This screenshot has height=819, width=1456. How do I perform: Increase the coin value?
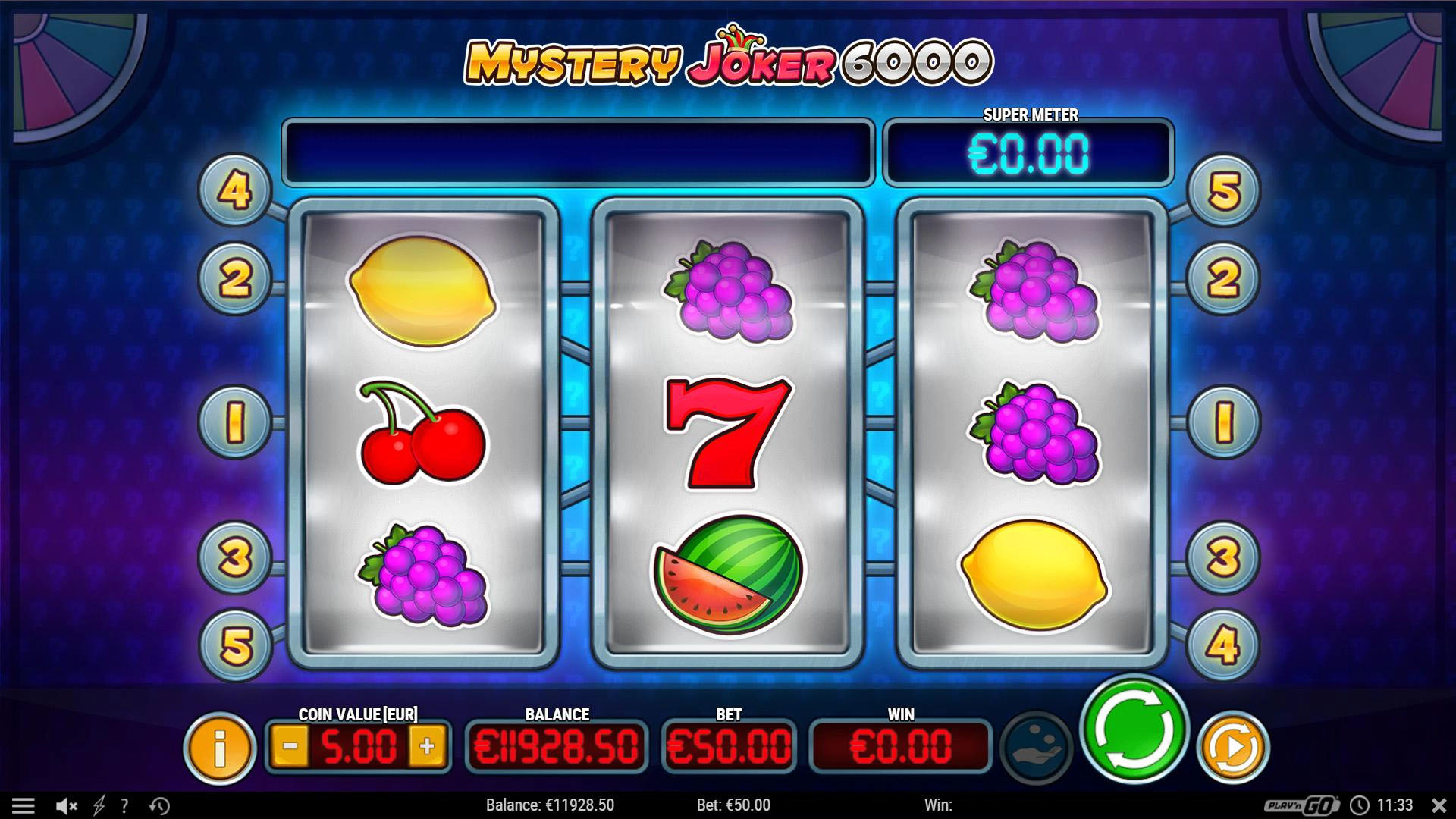tap(427, 746)
